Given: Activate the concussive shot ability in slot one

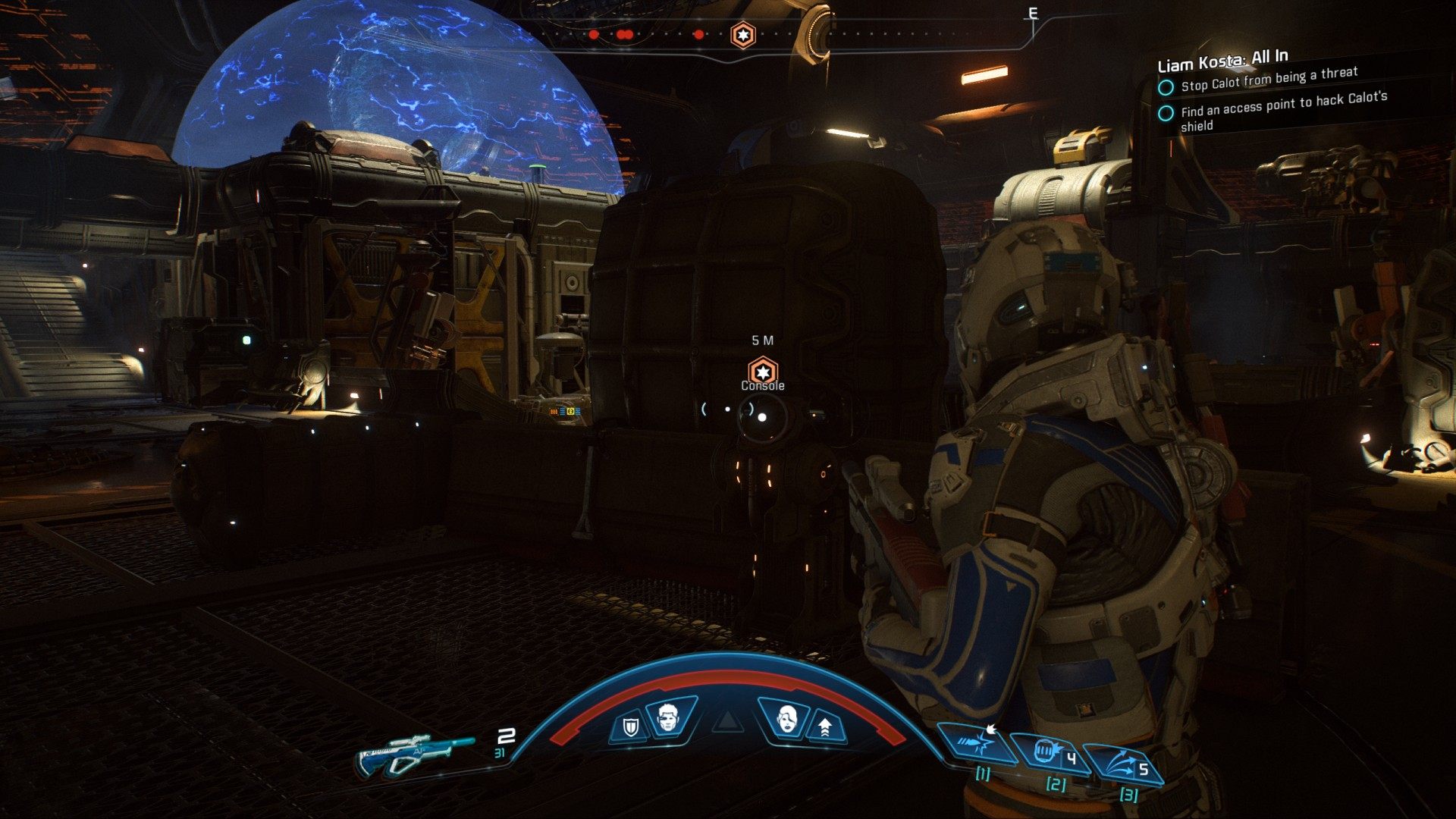Looking at the screenshot, I should (978, 742).
